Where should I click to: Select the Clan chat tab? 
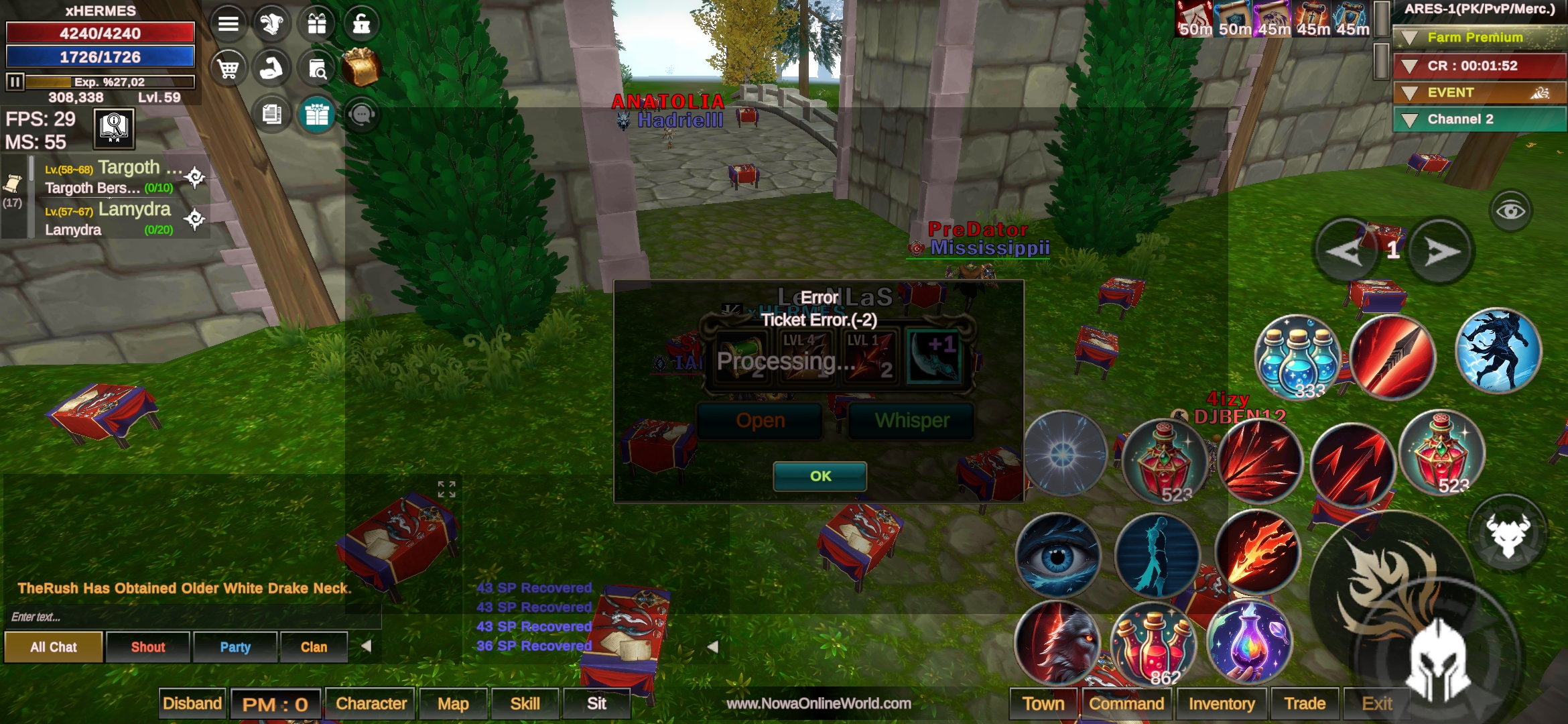(314, 647)
